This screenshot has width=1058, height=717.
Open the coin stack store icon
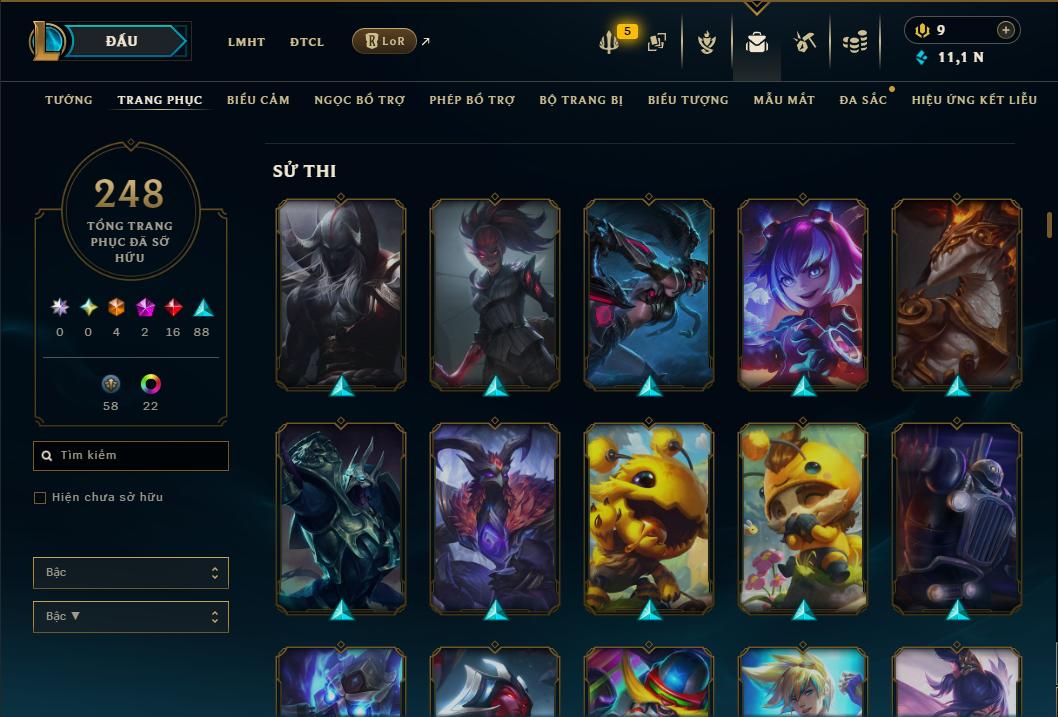(x=854, y=43)
